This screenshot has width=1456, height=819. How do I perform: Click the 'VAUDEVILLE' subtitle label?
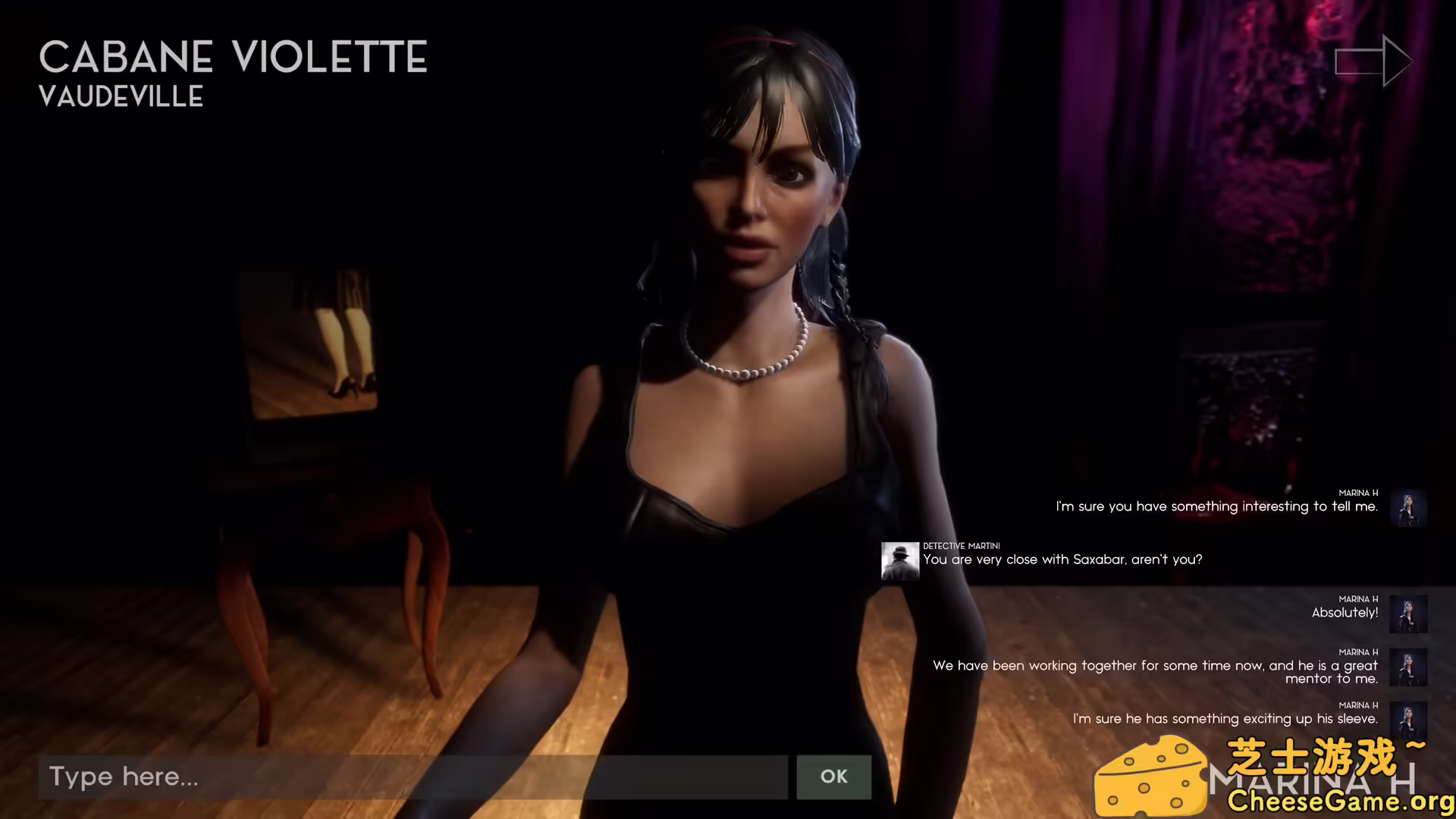pyautogui.click(x=121, y=97)
